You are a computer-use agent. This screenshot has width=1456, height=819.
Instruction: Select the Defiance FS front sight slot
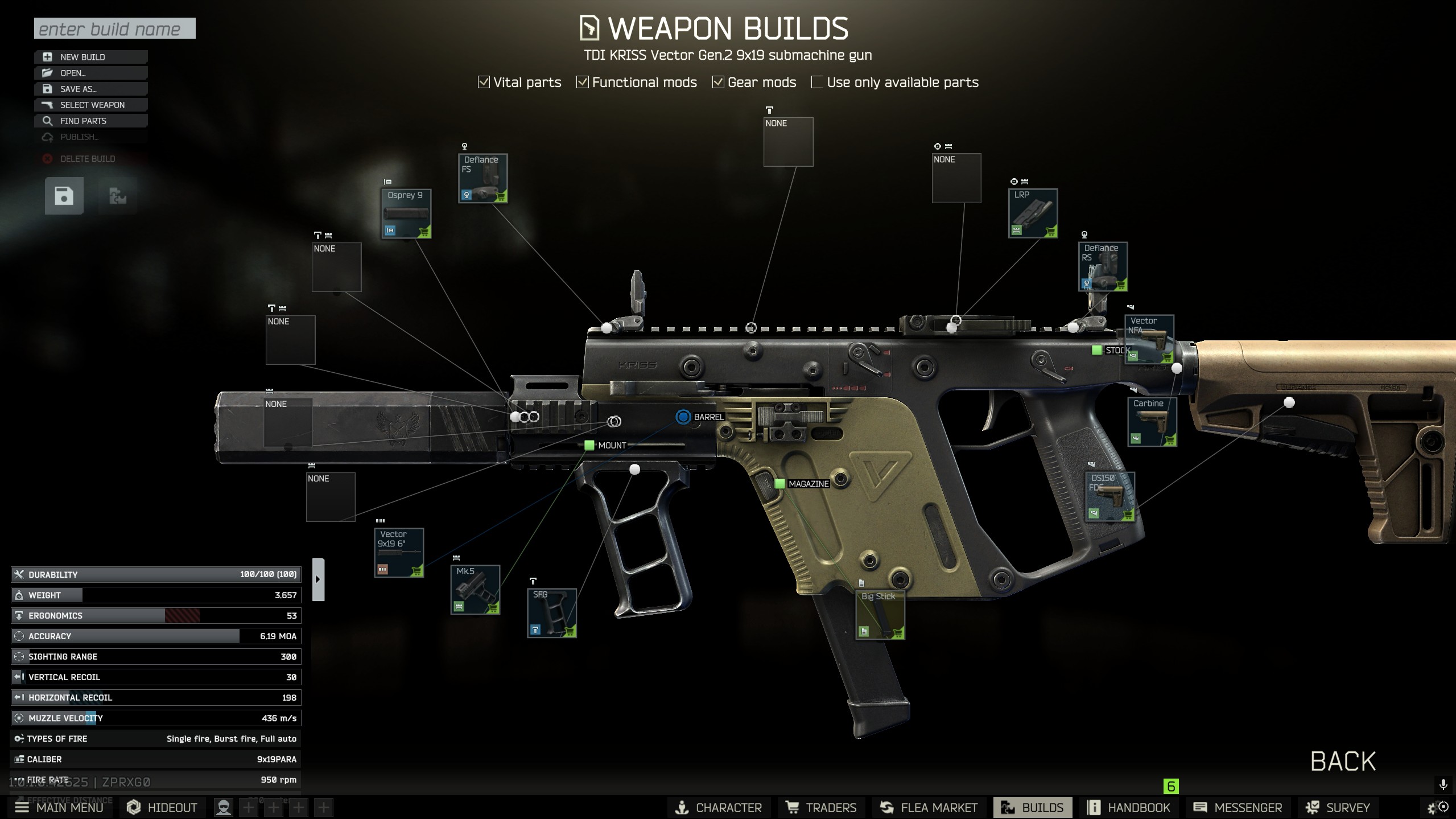click(x=483, y=178)
